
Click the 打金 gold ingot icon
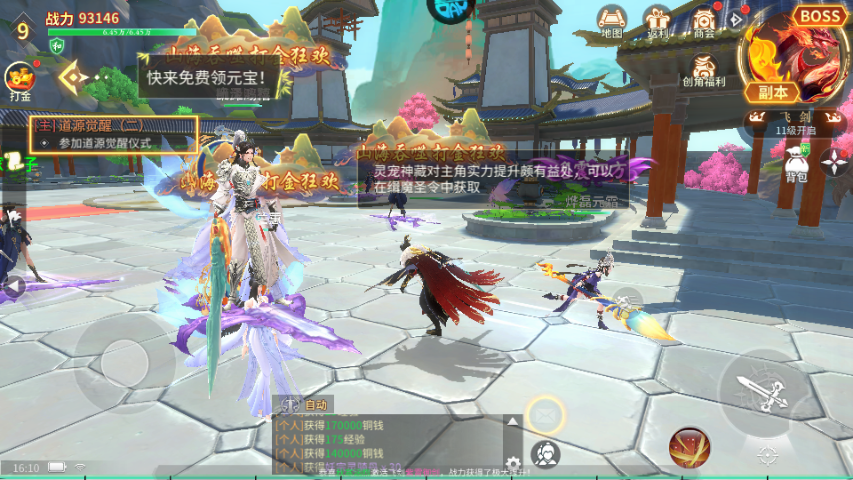19,80
